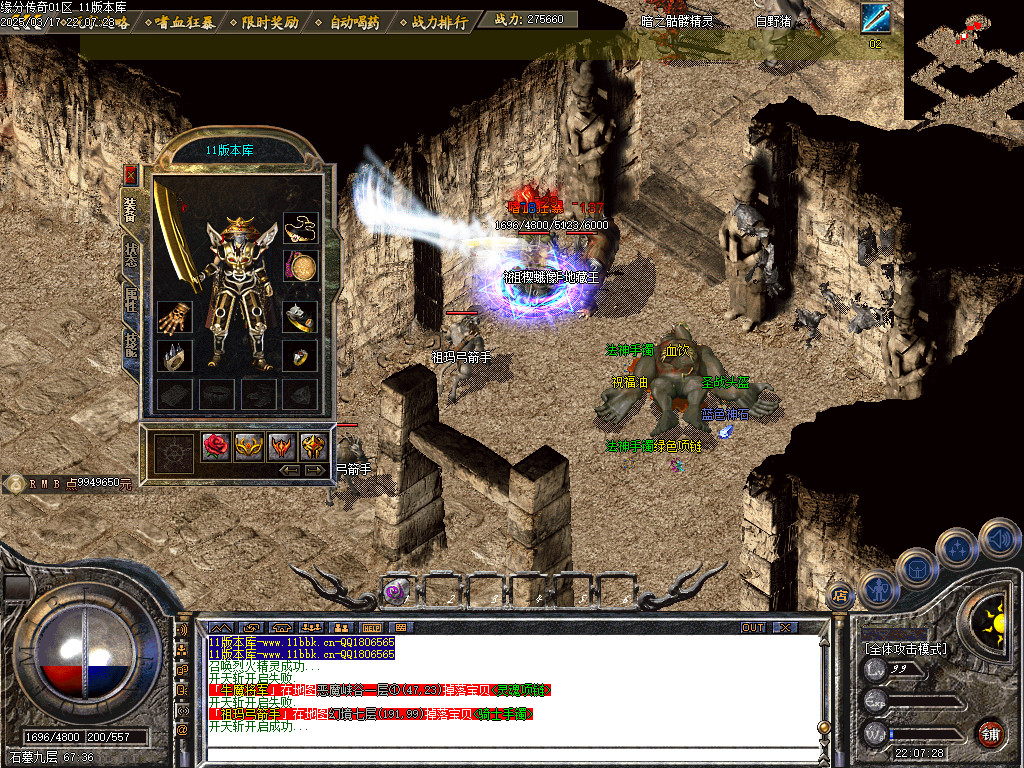Screen dimensions: 1024x768
Task: Close the character equipment panel
Action: (x=130, y=175)
